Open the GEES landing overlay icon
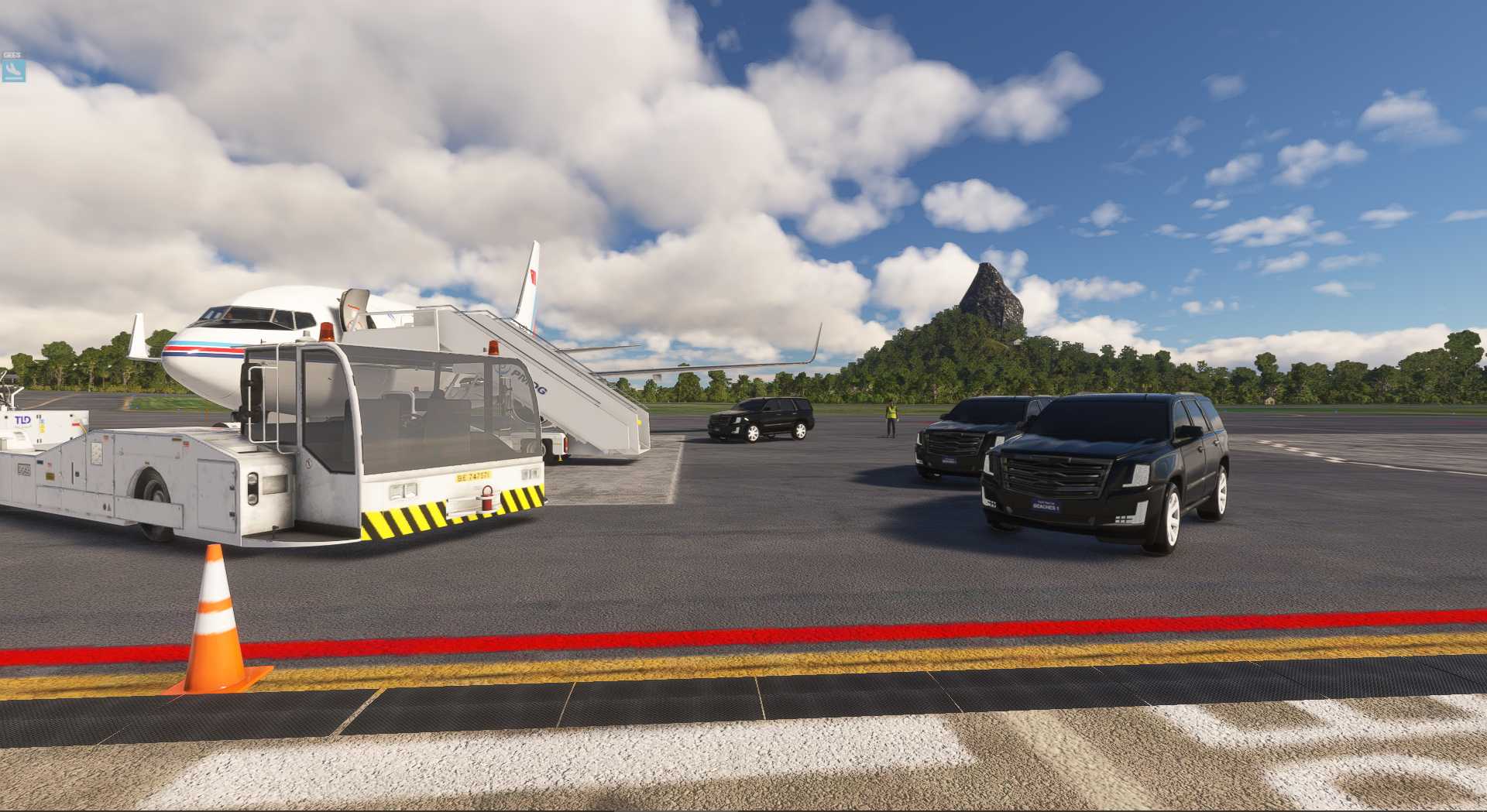This screenshot has width=1487, height=812. click(13, 70)
